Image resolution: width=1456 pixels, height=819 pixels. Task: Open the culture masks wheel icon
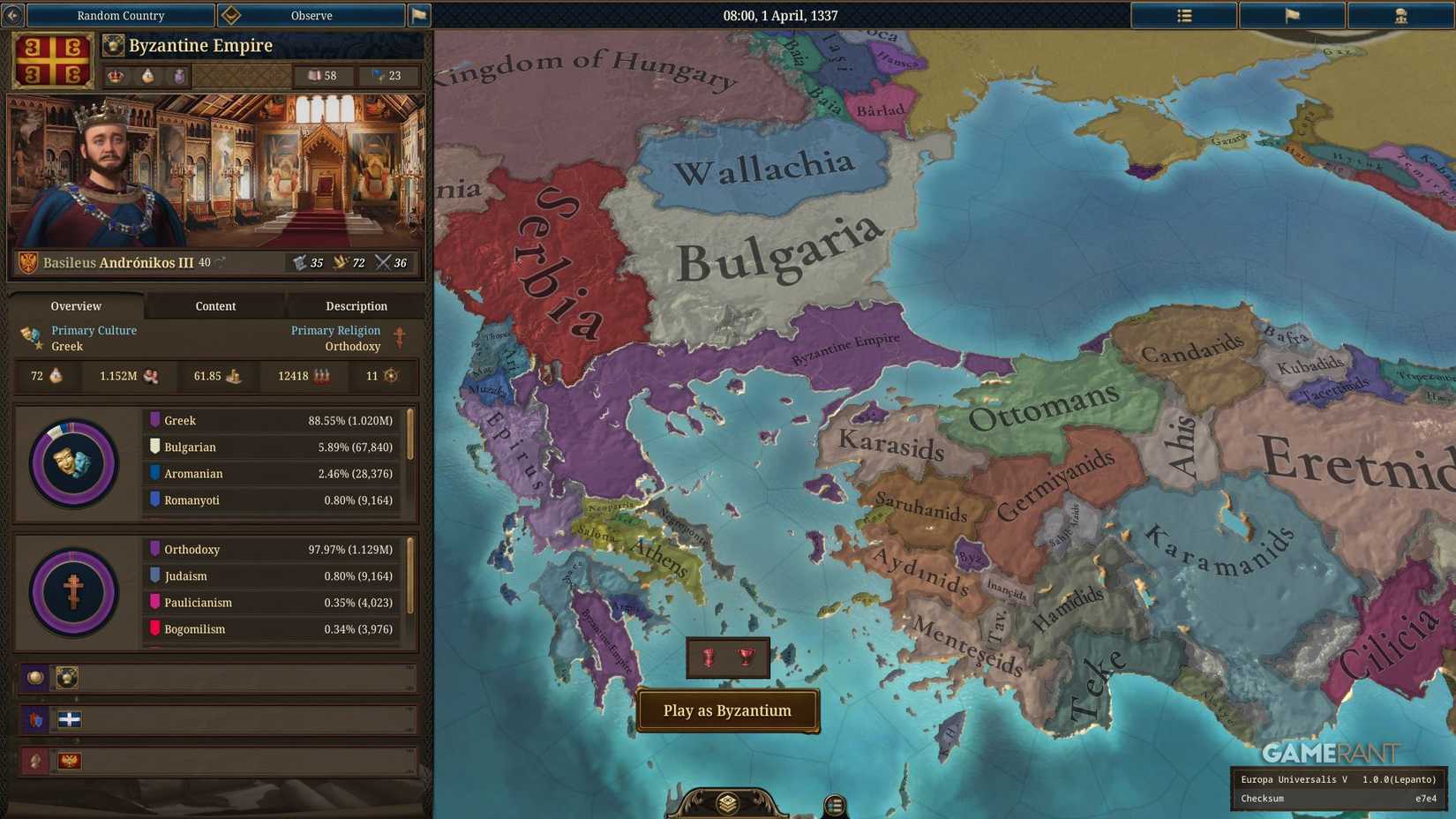[73, 462]
